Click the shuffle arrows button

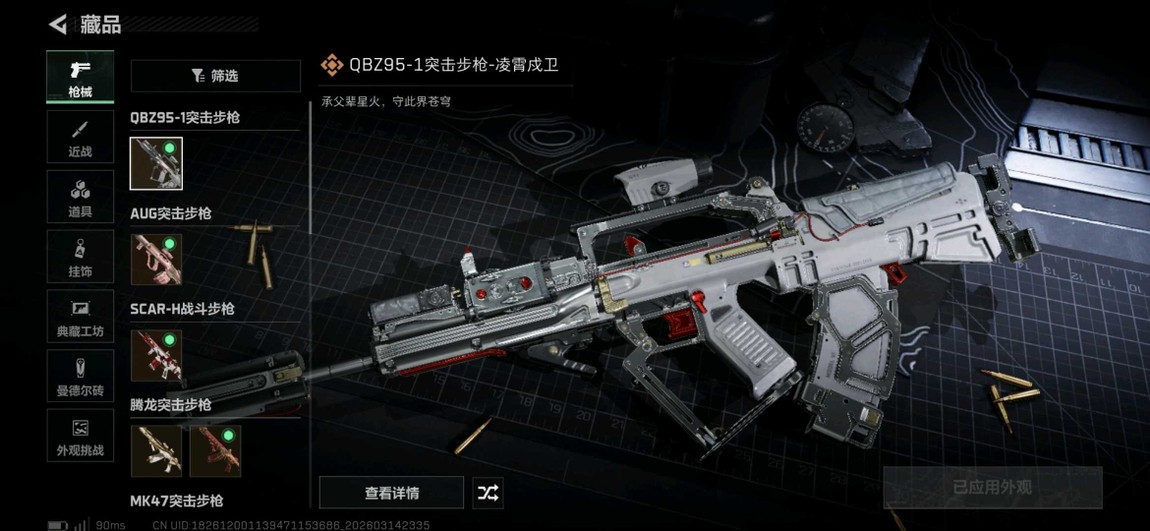coord(488,493)
